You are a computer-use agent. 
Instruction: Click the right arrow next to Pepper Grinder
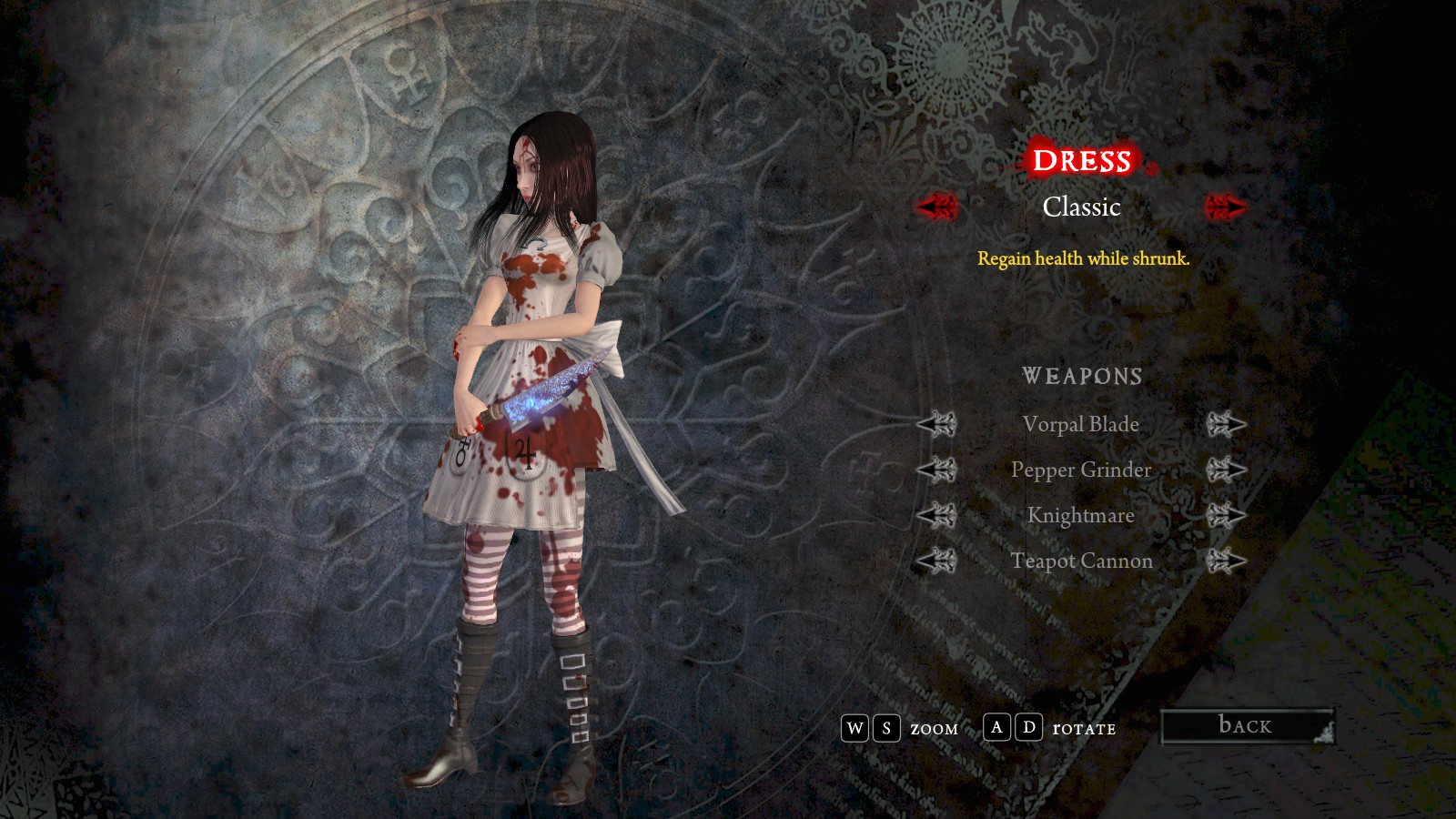point(1225,470)
